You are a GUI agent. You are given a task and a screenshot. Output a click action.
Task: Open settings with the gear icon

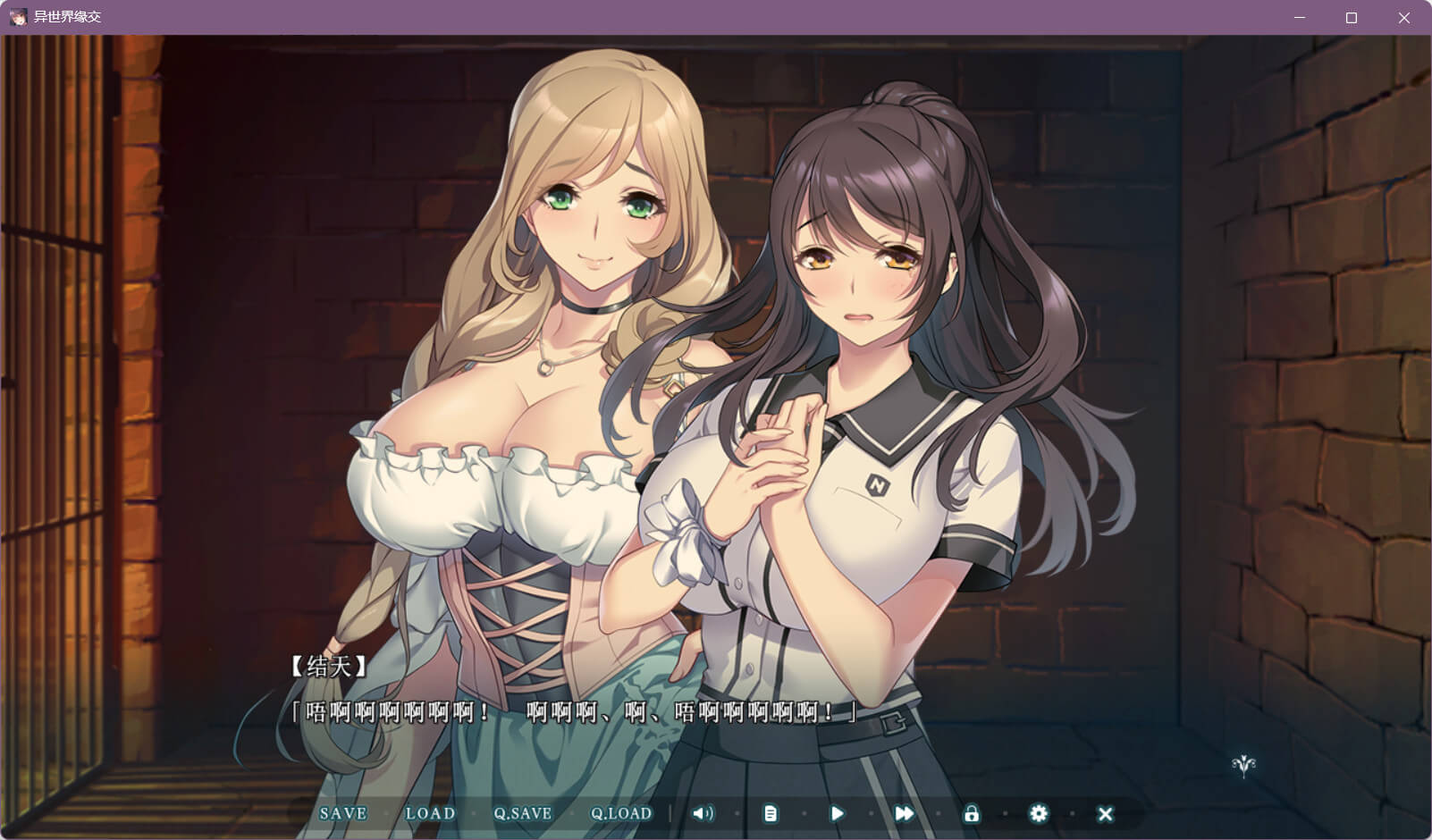coord(1038,813)
